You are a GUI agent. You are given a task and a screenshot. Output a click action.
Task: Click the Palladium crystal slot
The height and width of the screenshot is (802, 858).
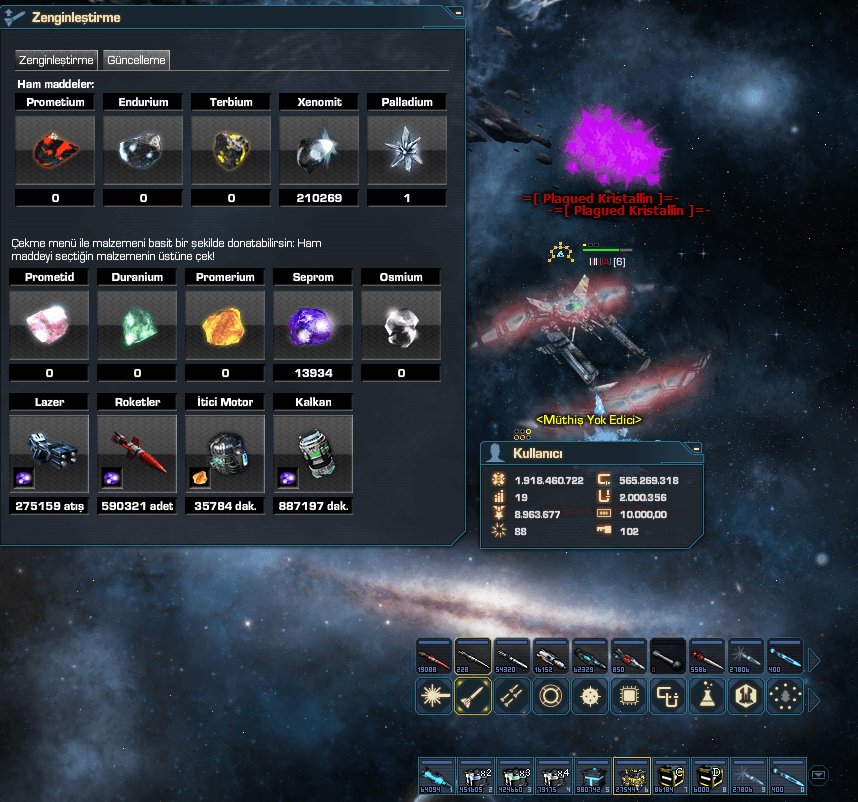pyautogui.click(x=407, y=150)
